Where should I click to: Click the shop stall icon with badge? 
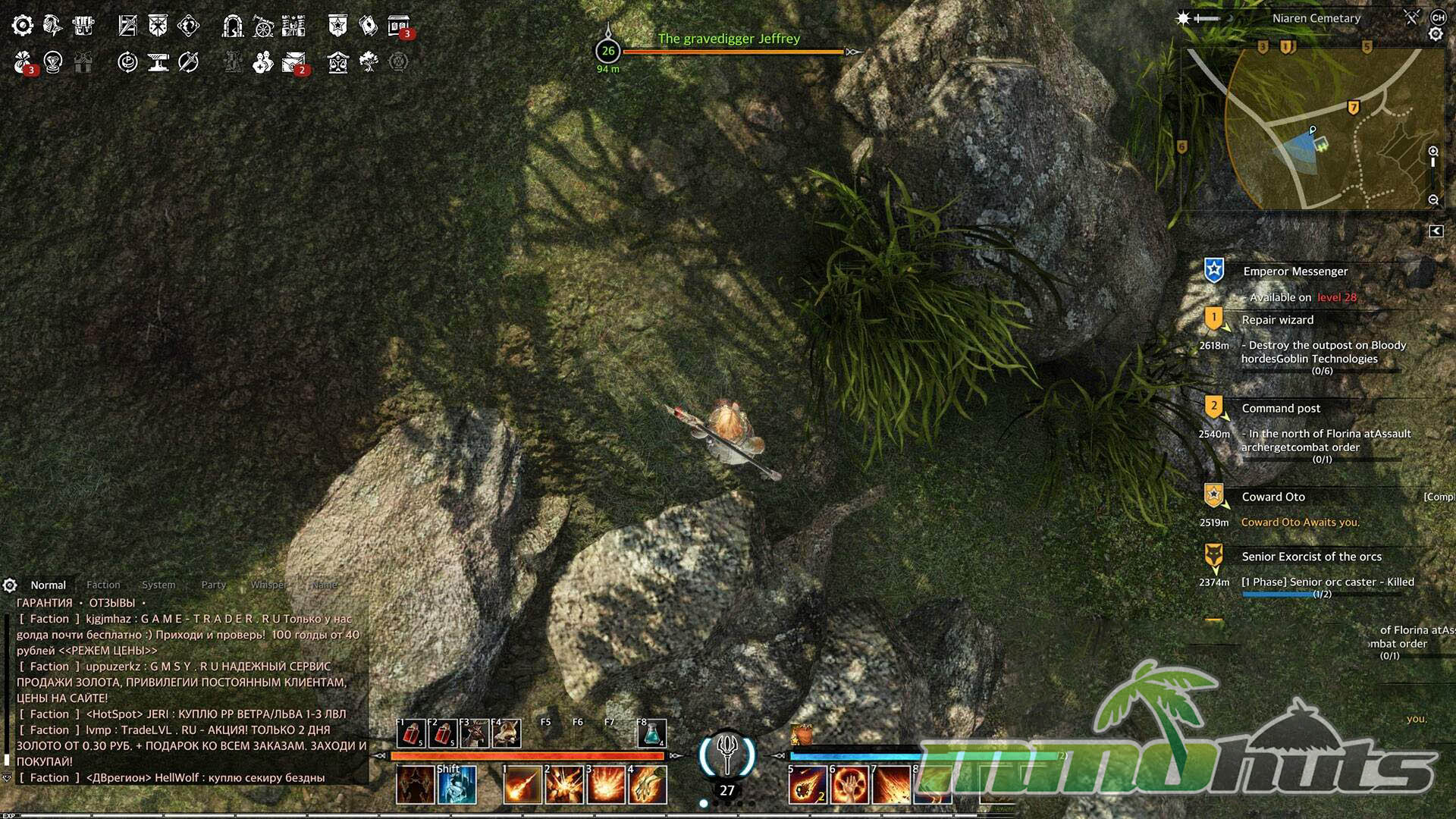pyautogui.click(x=398, y=26)
